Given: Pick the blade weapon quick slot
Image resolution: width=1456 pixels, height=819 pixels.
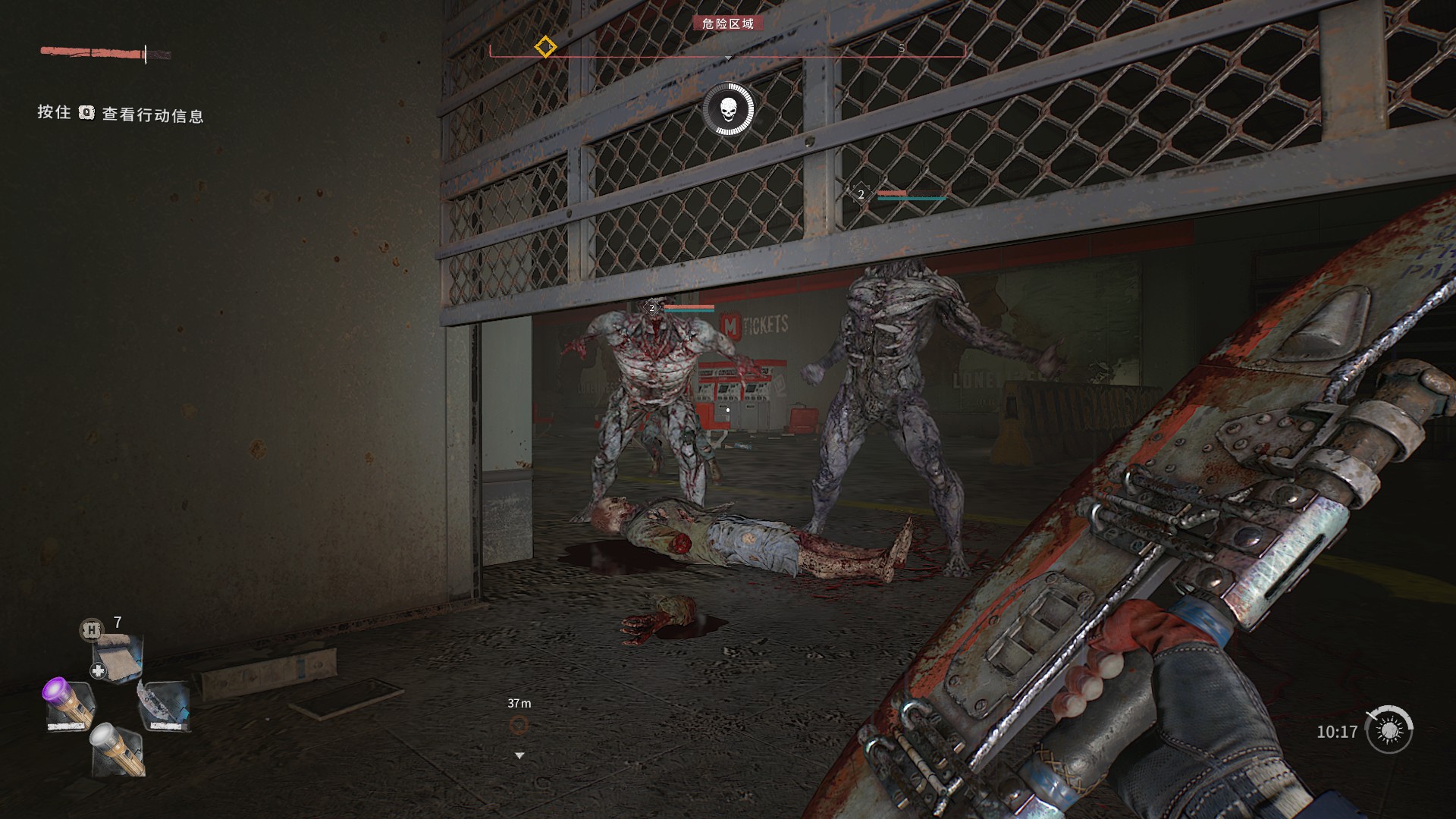Looking at the screenshot, I should 164,705.
